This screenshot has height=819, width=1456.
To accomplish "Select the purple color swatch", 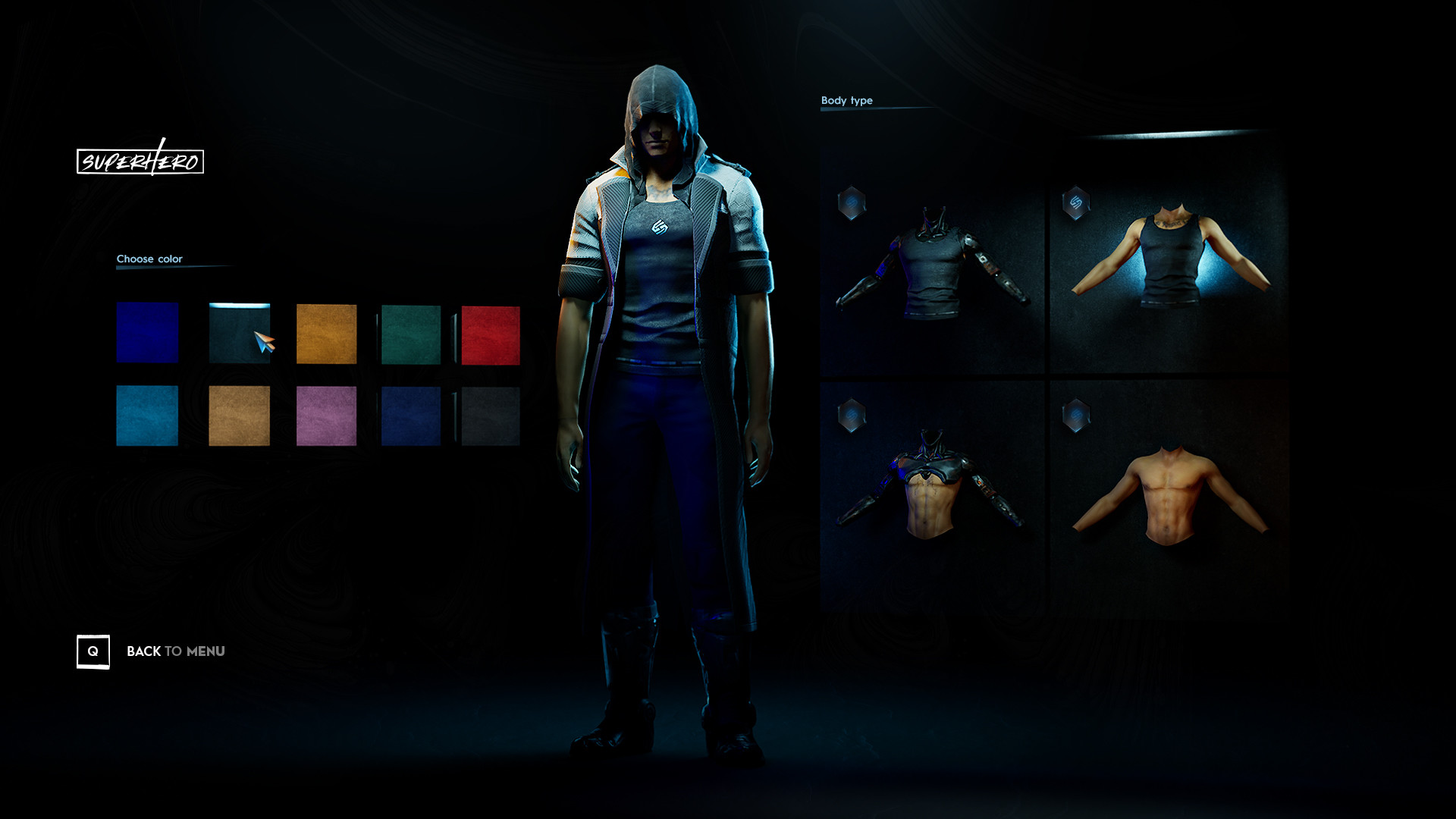I will click(326, 417).
